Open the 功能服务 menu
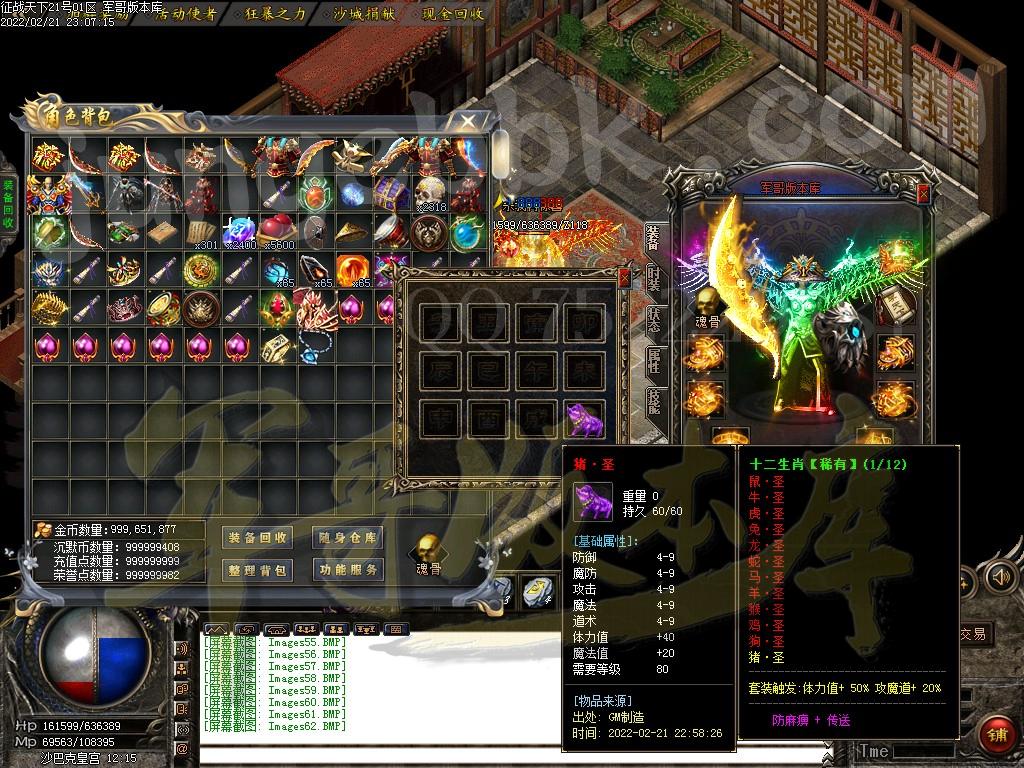Screen dimensions: 1024x768 point(347,570)
